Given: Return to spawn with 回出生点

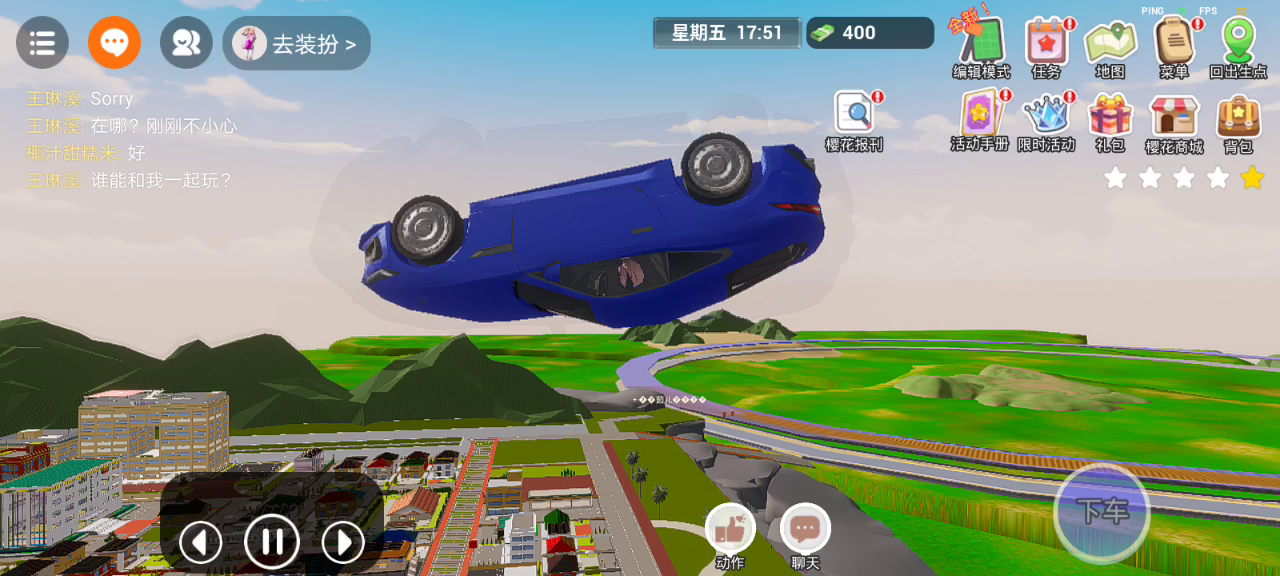Looking at the screenshot, I should pos(1238,43).
